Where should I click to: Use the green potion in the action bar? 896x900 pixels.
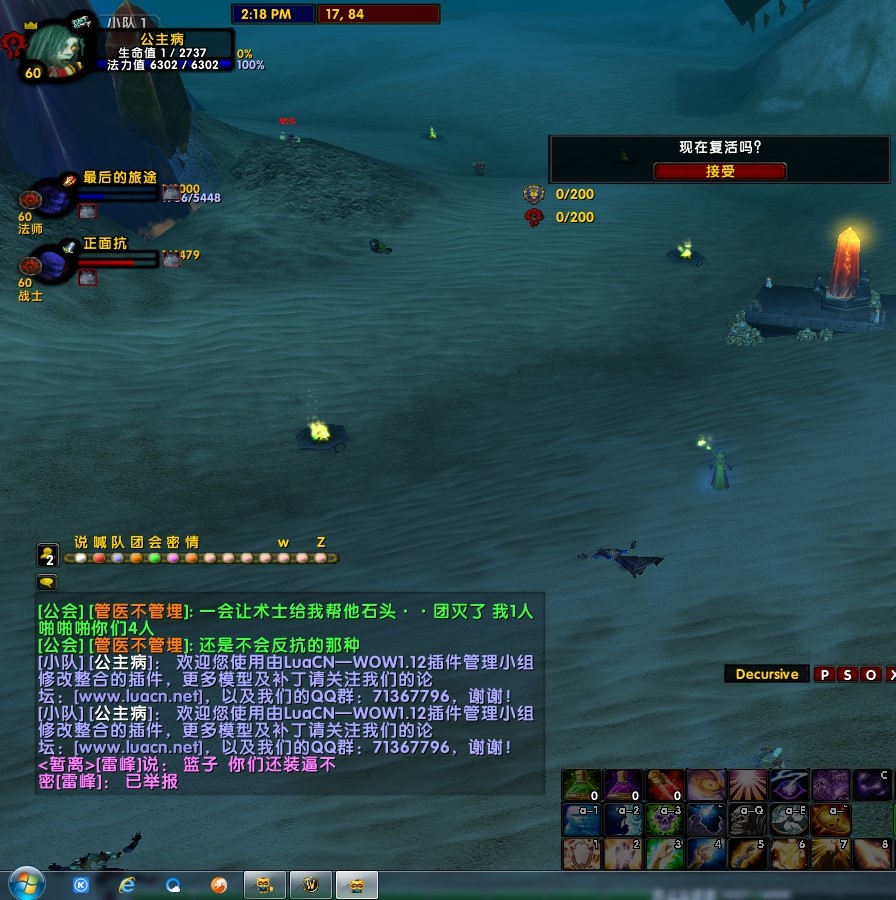581,785
